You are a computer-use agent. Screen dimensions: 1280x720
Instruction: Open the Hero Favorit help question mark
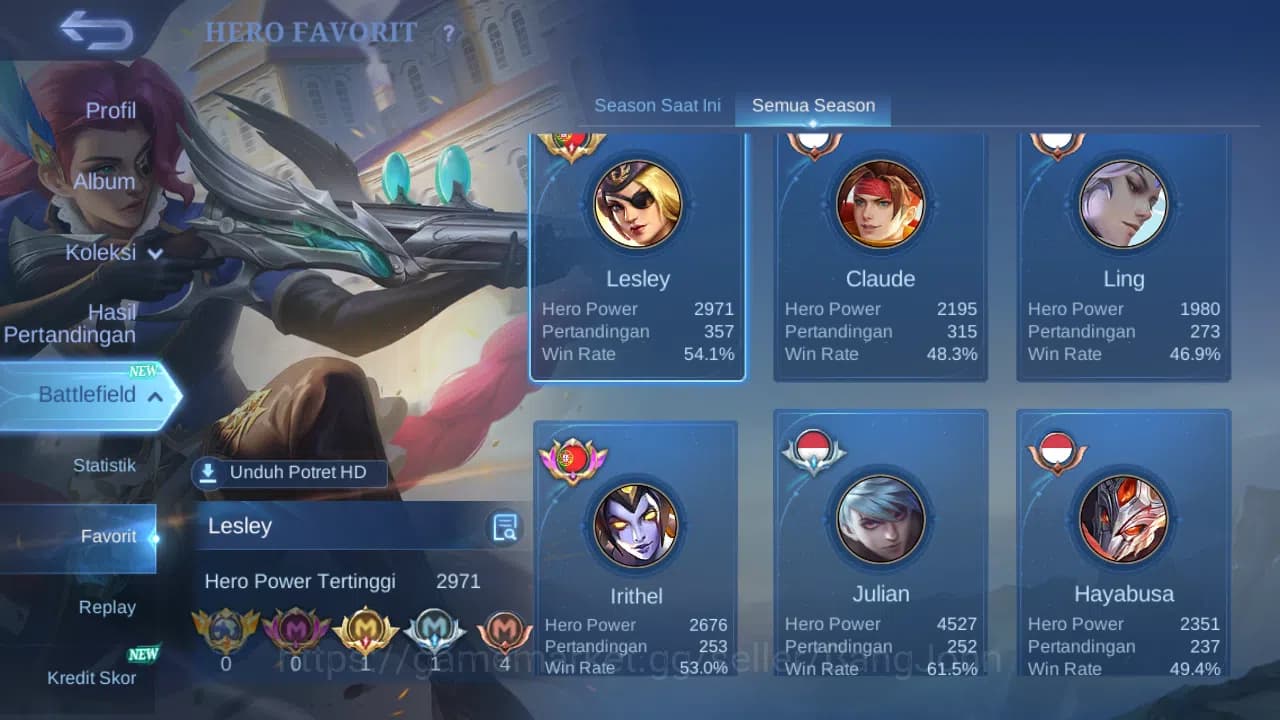449,33
